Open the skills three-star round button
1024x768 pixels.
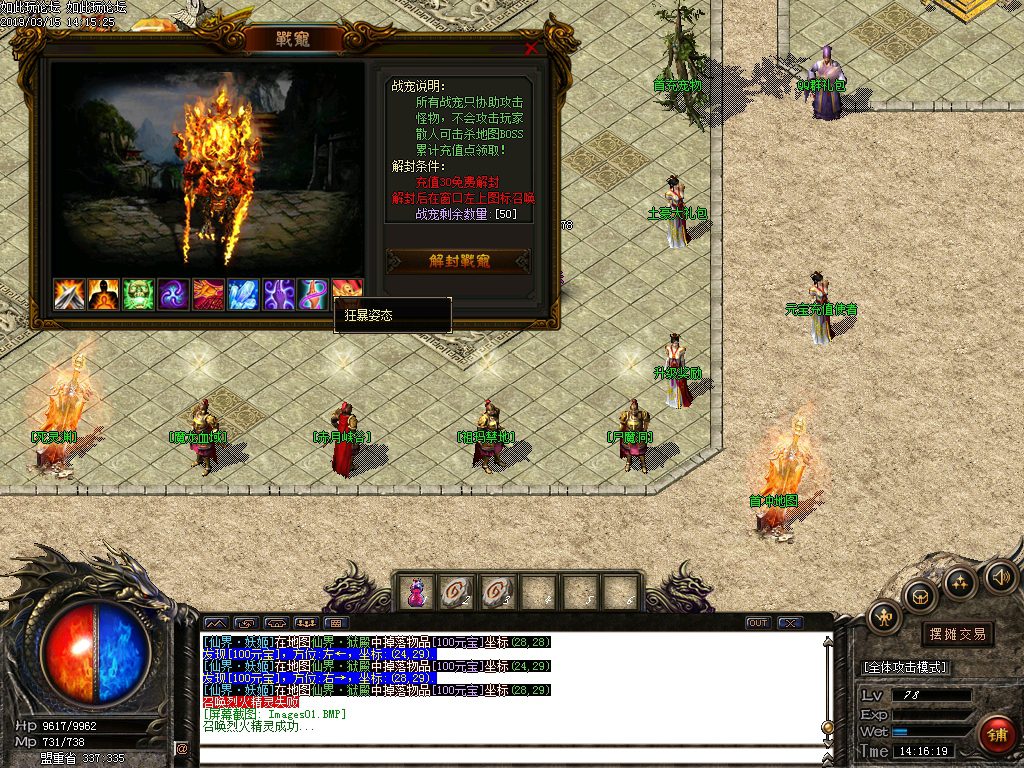pos(960,583)
